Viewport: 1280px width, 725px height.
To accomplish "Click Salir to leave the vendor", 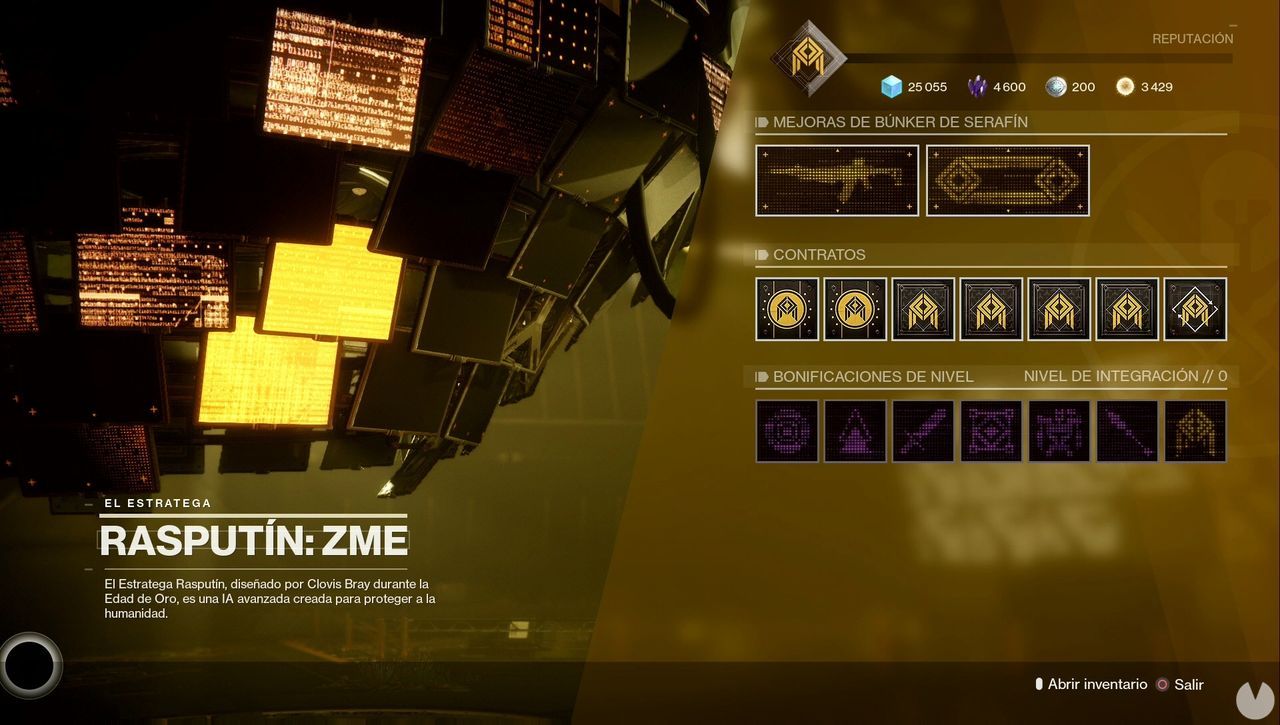I will click(1189, 684).
